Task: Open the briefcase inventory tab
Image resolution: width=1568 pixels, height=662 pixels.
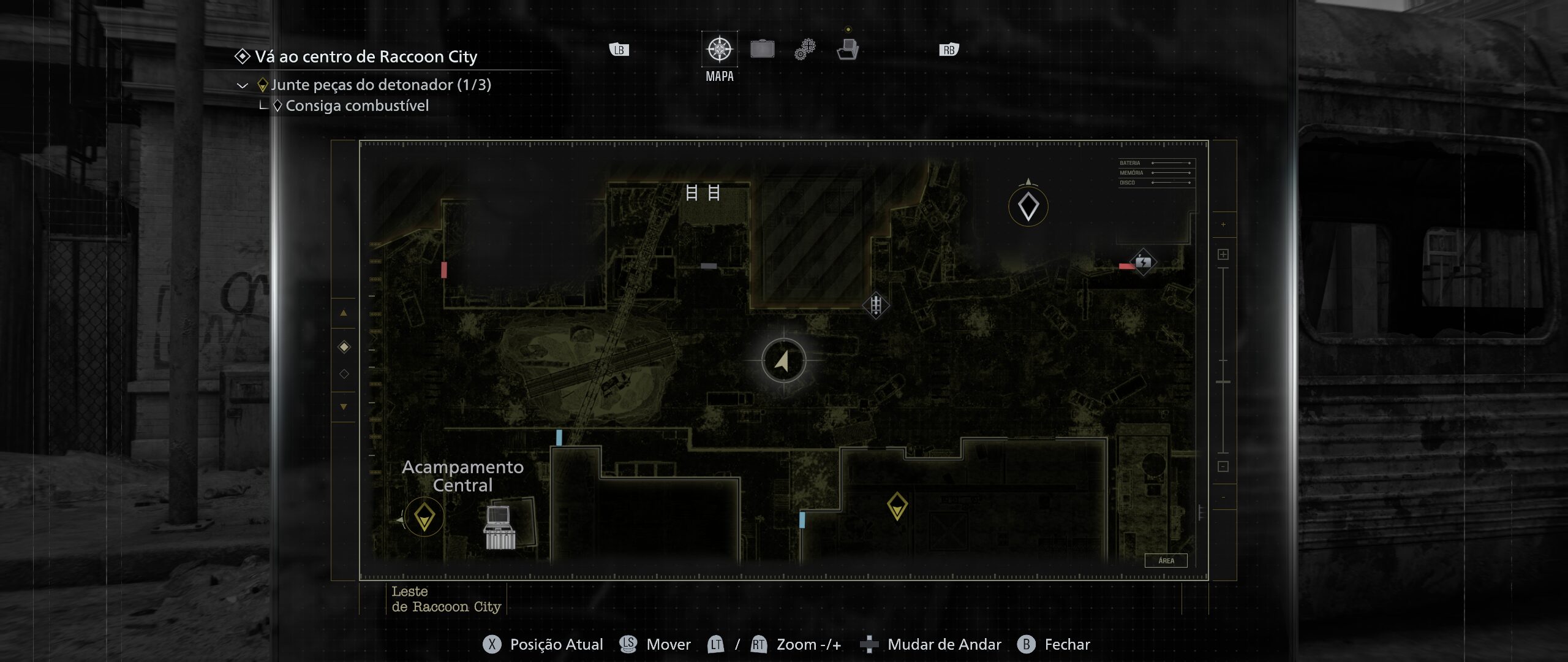Action: coord(762,49)
